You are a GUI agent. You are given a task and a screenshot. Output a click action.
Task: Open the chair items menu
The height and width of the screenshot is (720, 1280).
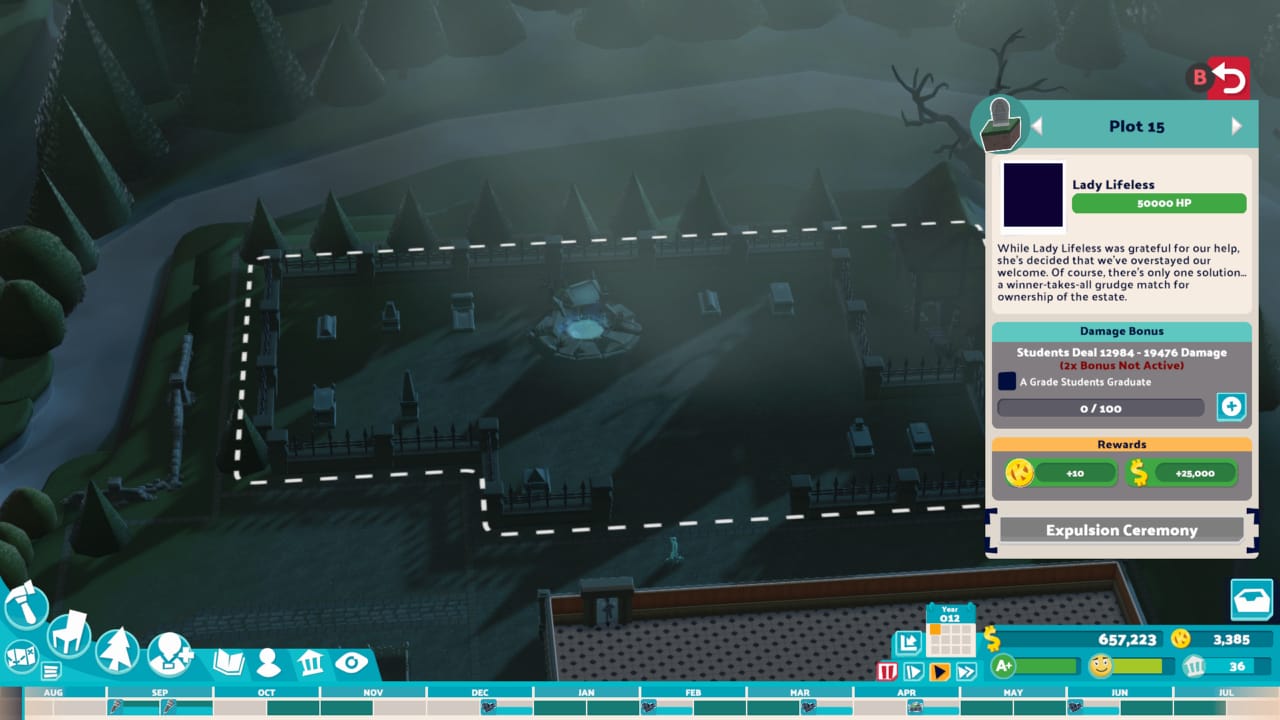pos(68,633)
